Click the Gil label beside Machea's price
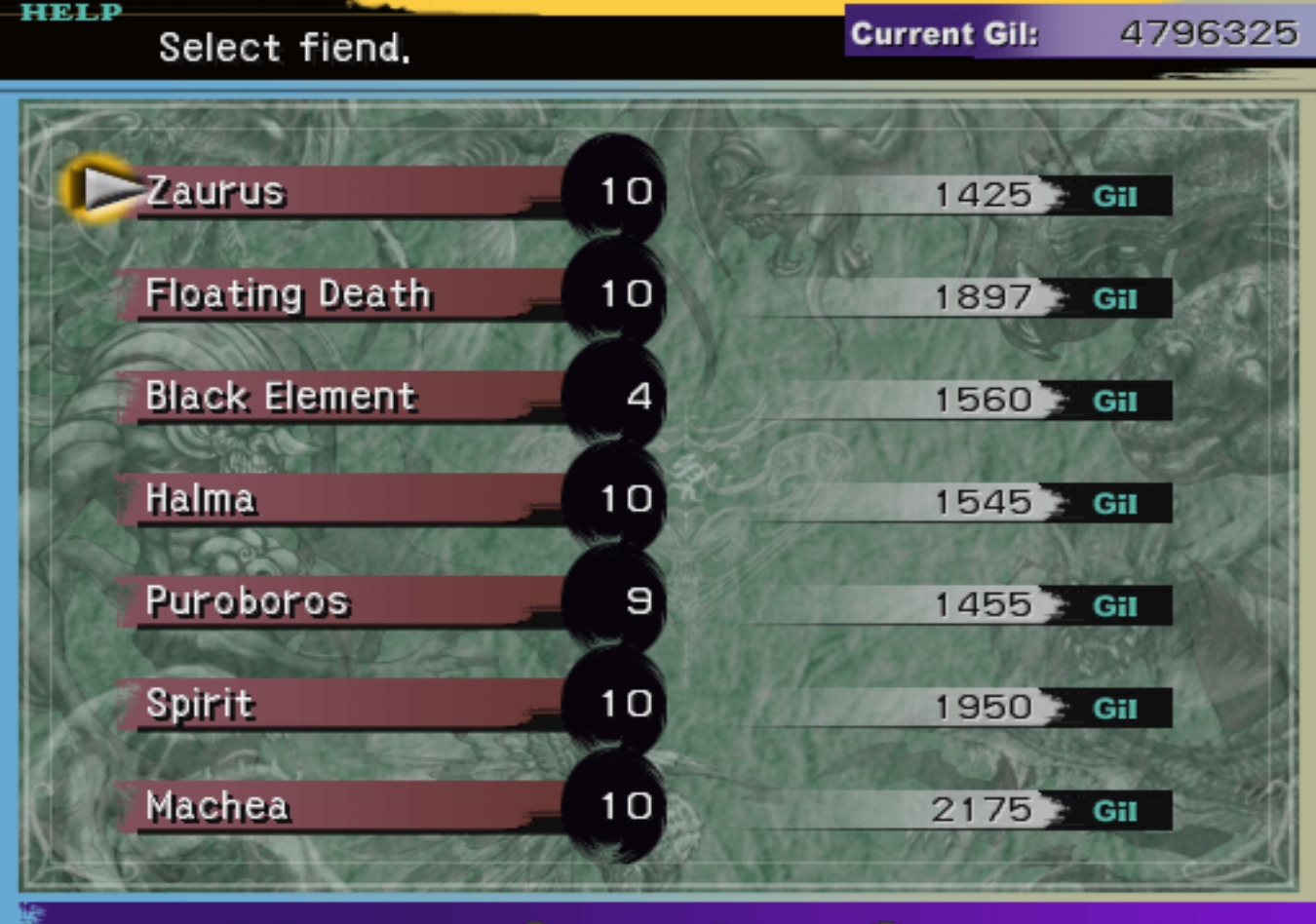1316x924 pixels. [x=1115, y=811]
